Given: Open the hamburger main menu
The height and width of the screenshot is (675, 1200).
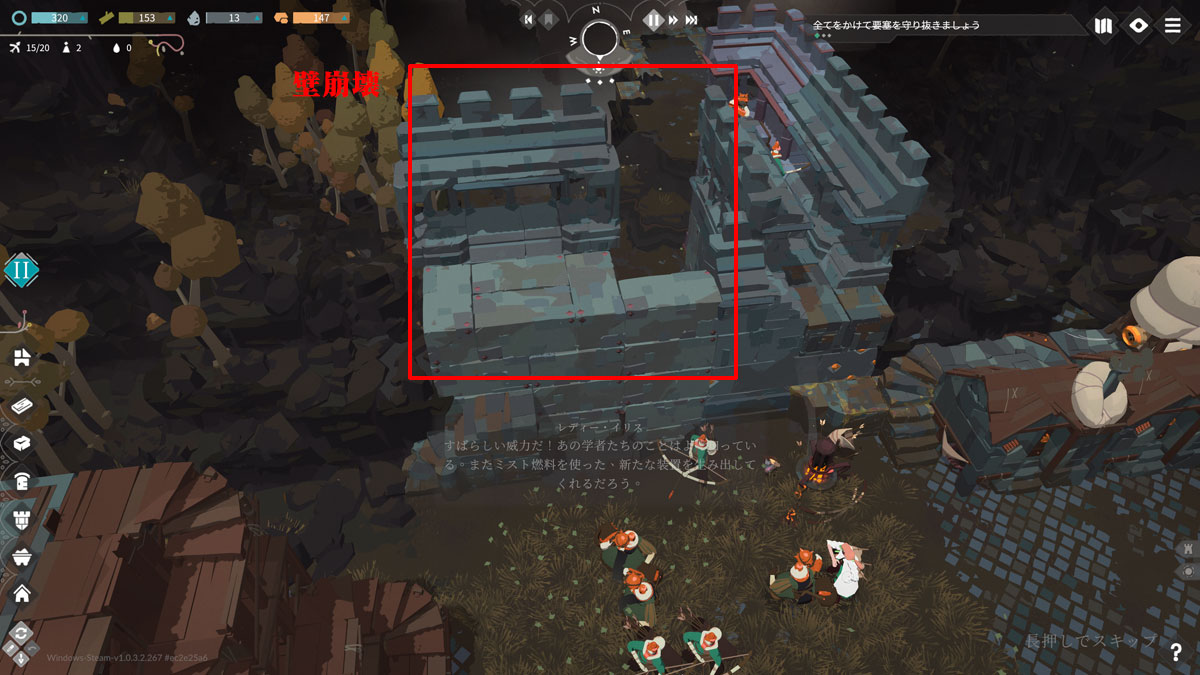Looking at the screenshot, I should 1172,26.
